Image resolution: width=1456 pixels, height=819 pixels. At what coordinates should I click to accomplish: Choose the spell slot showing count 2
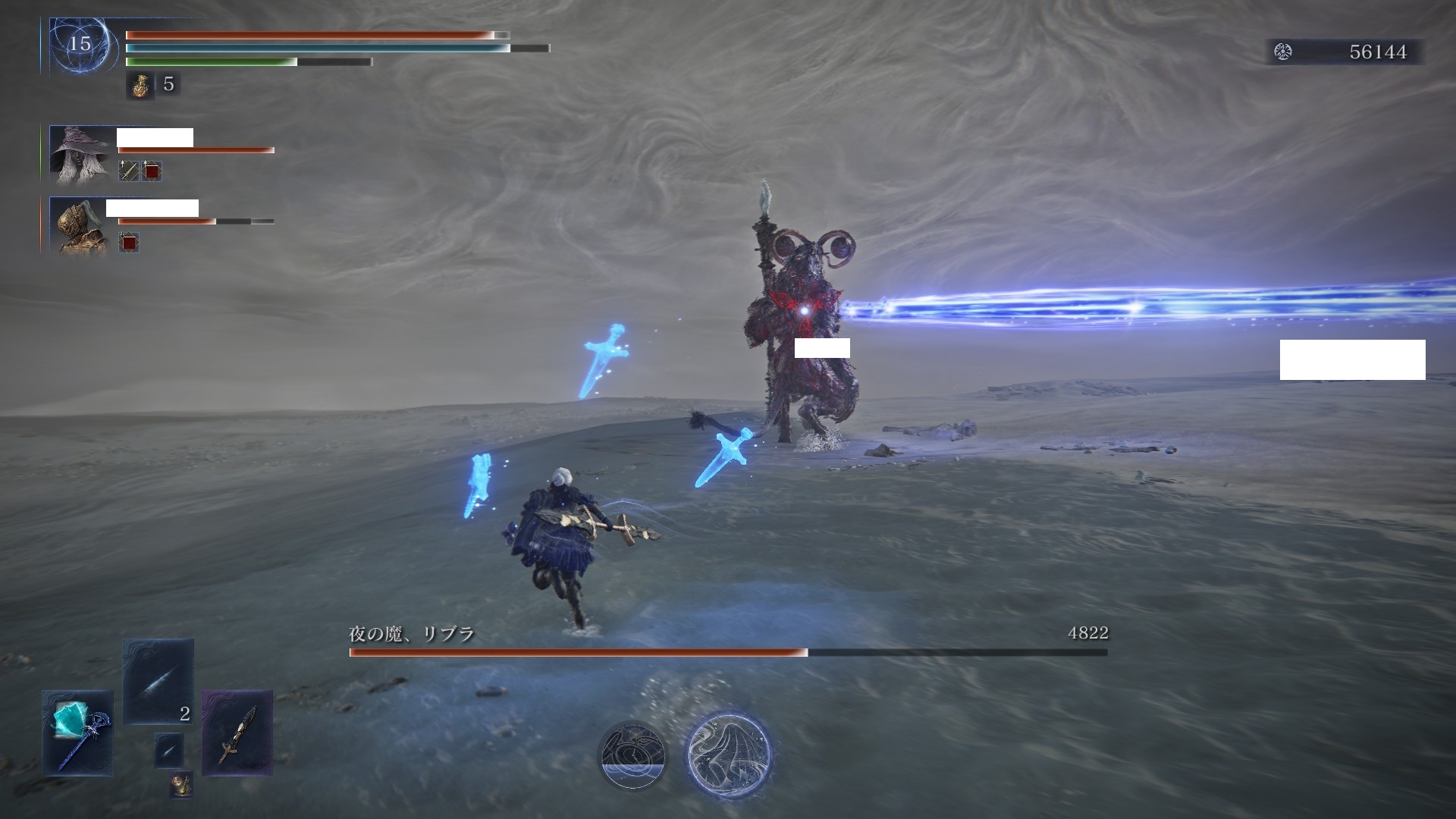click(158, 681)
